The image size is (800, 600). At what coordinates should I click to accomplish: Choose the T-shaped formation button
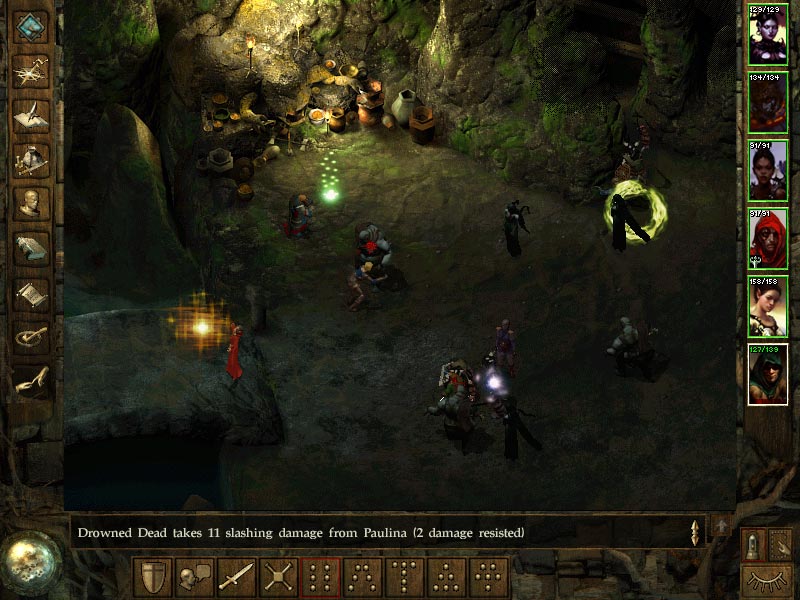[x=404, y=577]
